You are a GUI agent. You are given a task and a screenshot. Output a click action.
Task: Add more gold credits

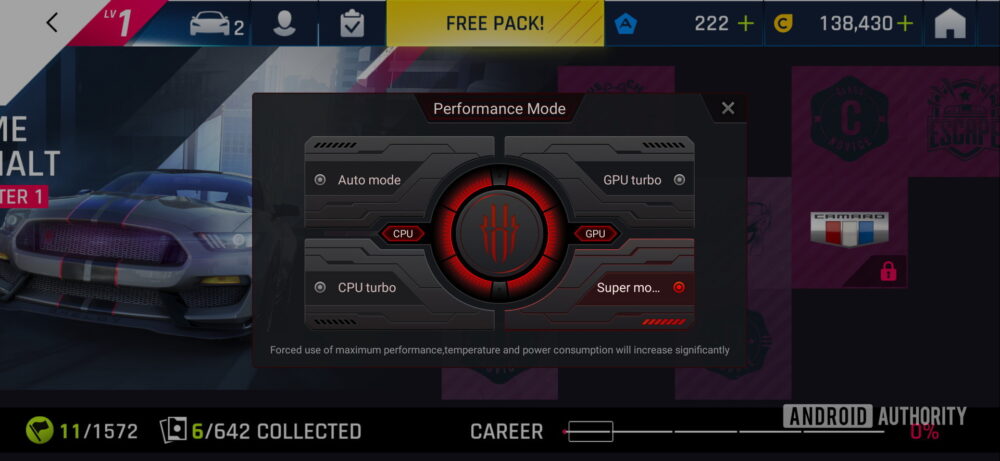904,24
